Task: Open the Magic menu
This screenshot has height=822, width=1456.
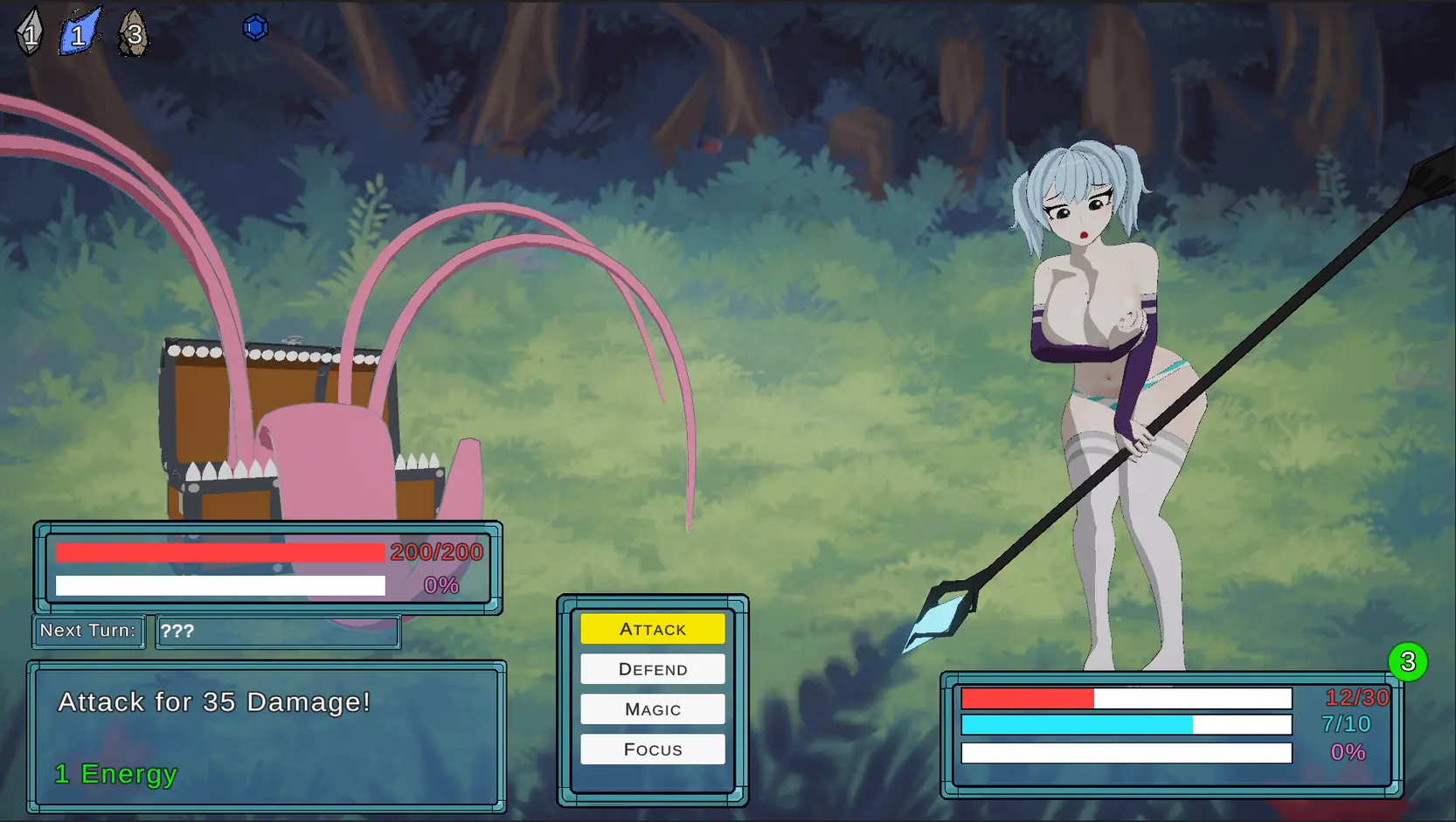Action: [652, 709]
